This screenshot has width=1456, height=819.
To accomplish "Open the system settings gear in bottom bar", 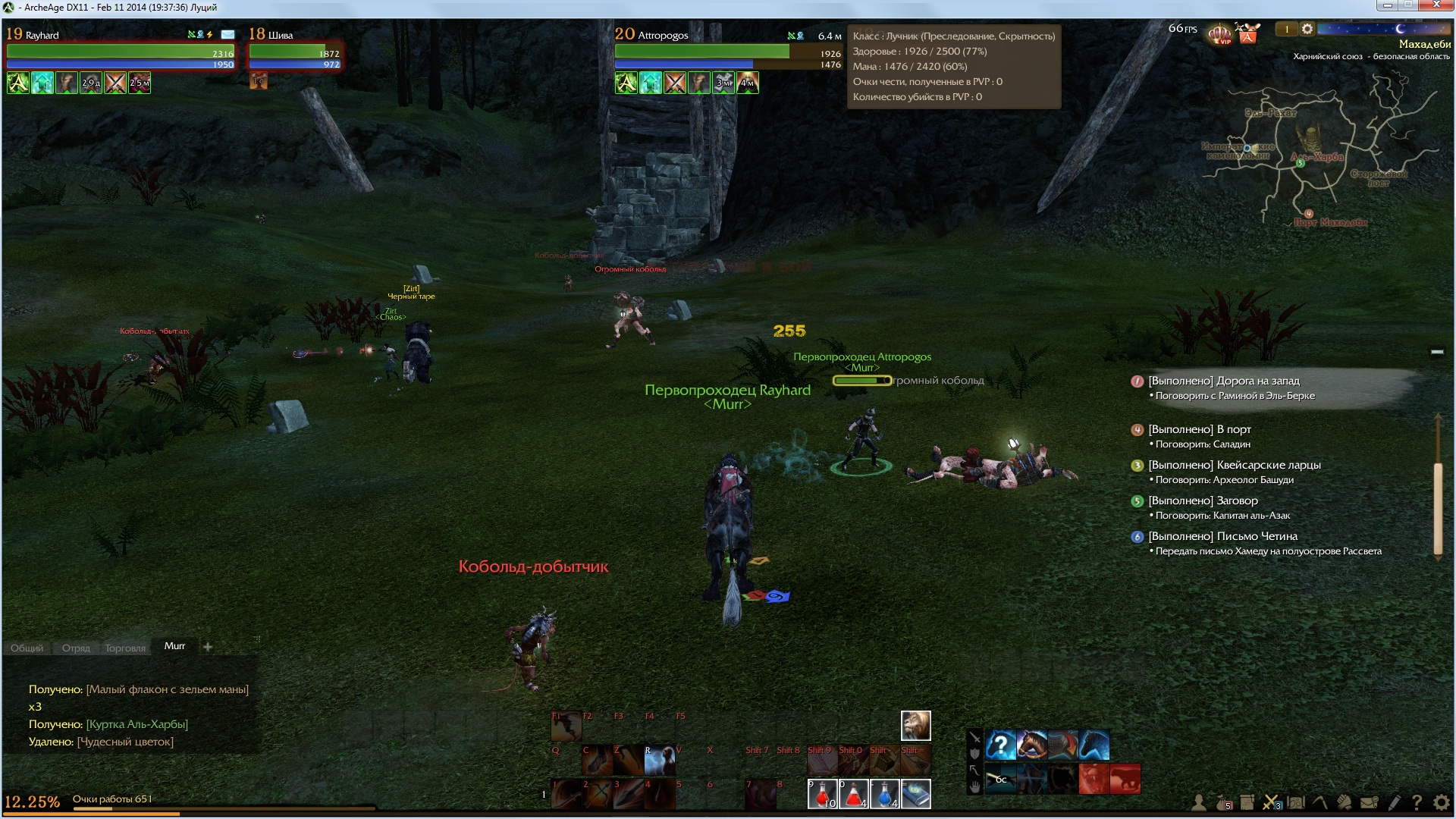I will coord(1442,802).
